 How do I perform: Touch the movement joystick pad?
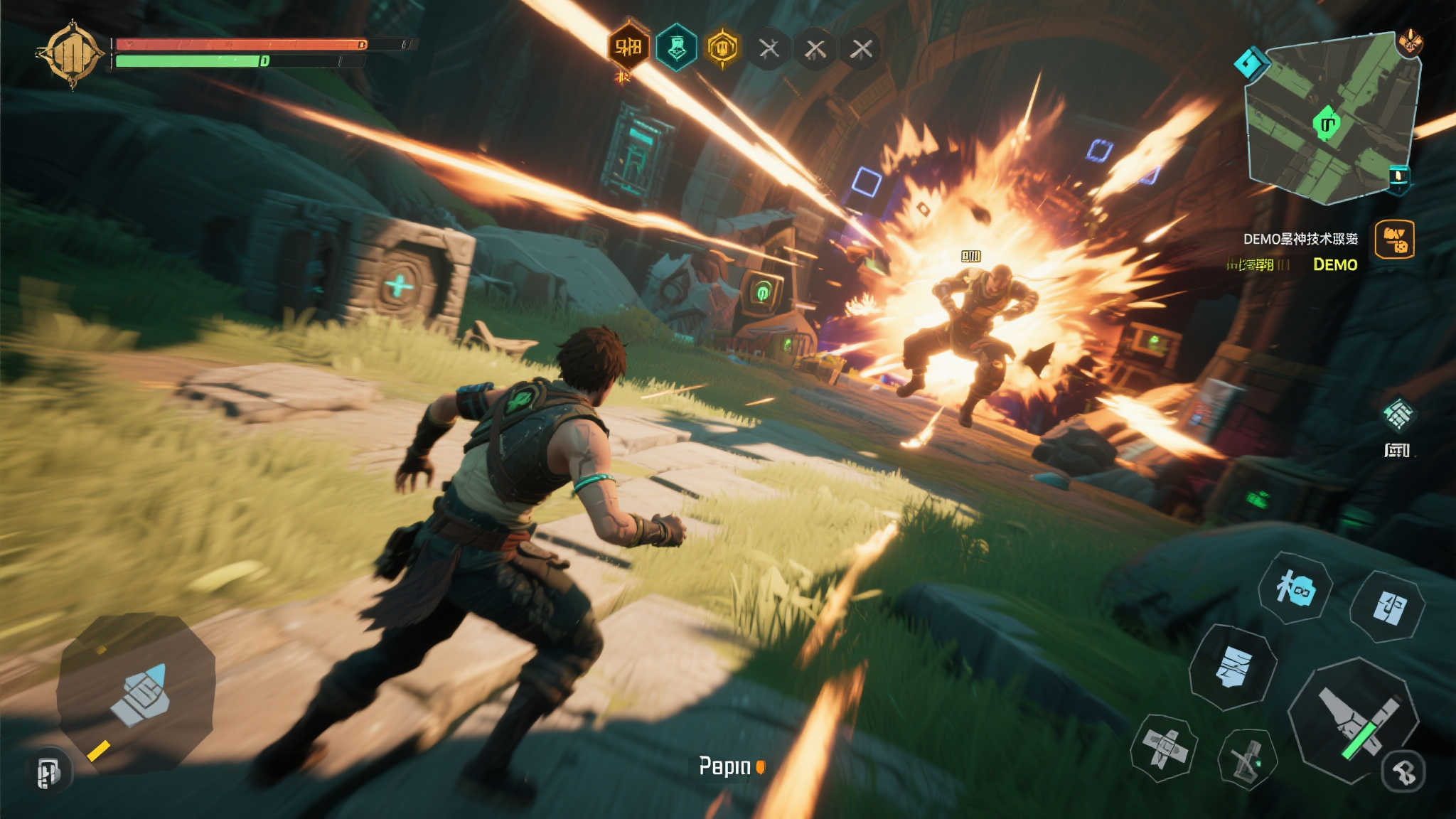(137, 693)
